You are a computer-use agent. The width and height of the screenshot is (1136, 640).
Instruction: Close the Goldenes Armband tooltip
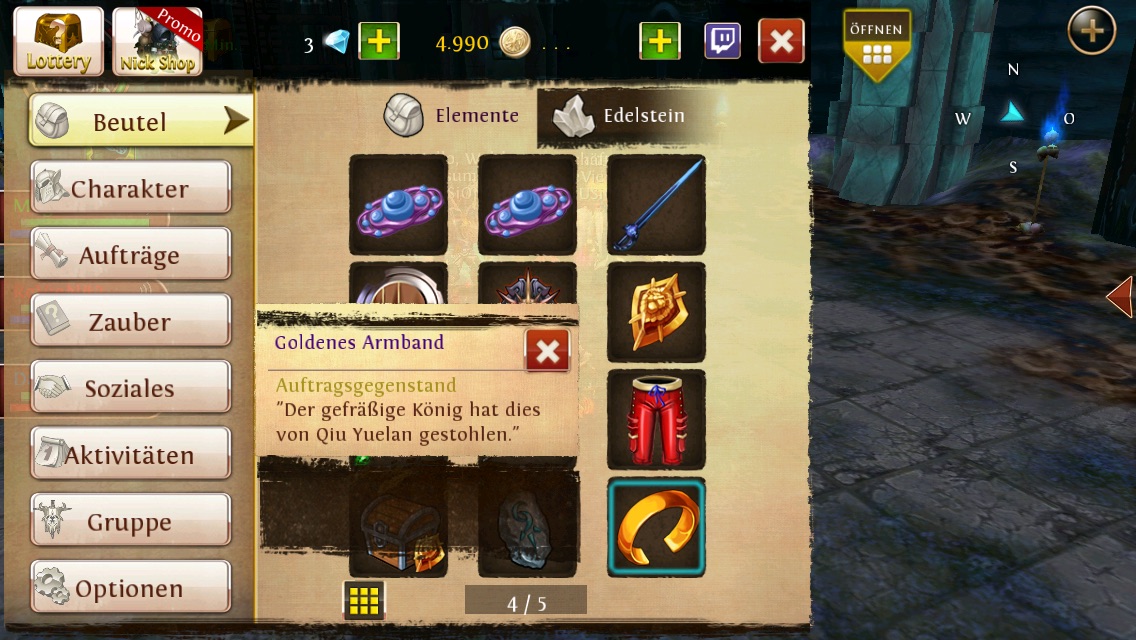pos(547,350)
